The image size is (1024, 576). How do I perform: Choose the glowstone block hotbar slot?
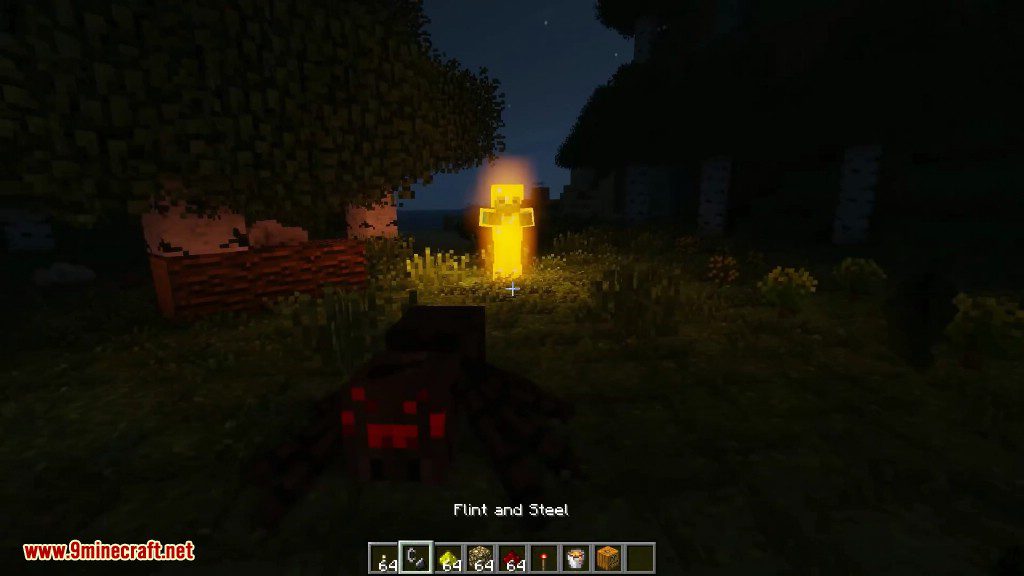coord(479,557)
